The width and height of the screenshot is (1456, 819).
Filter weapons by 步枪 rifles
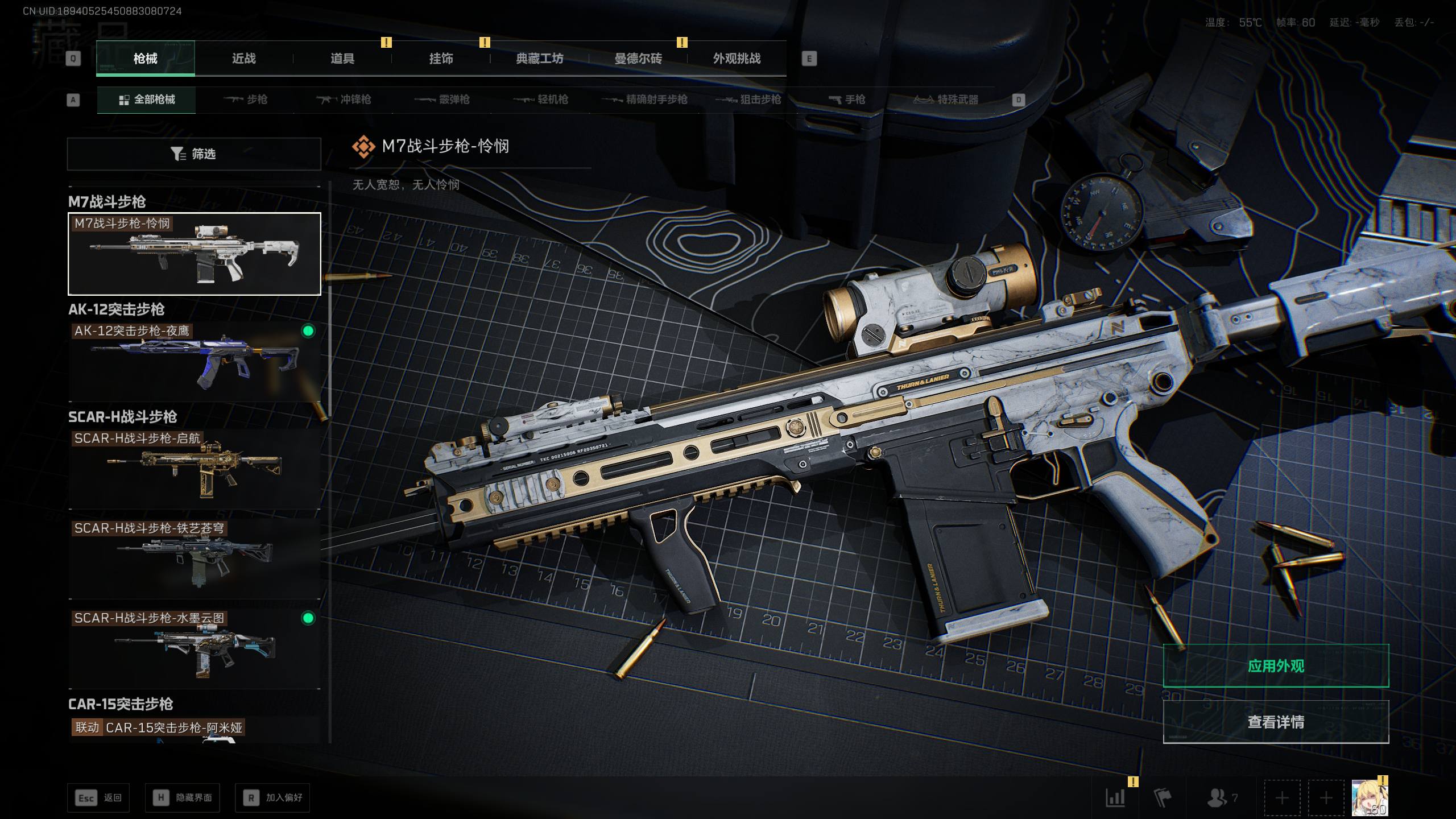[x=246, y=100]
